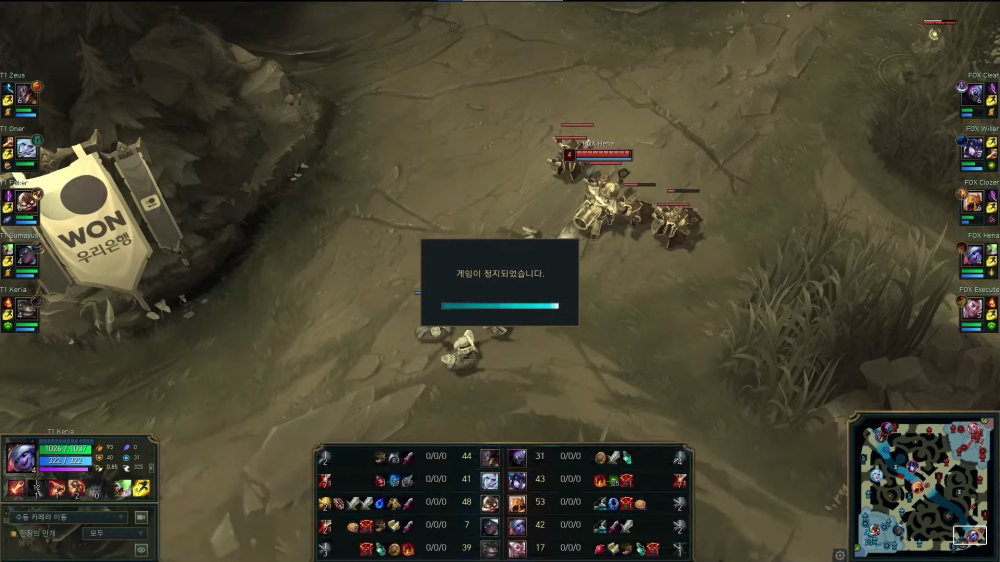Select T1 Zeus in the team list
This screenshot has height=562, width=1000.
26,95
